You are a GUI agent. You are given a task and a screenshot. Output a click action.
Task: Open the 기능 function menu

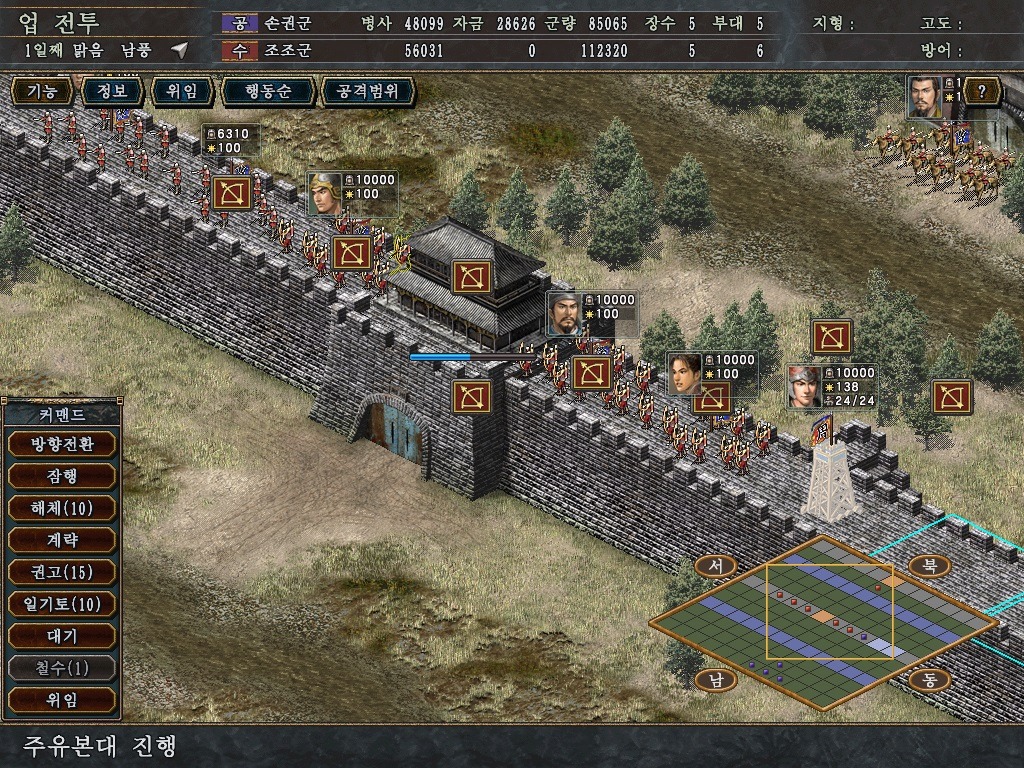point(41,92)
